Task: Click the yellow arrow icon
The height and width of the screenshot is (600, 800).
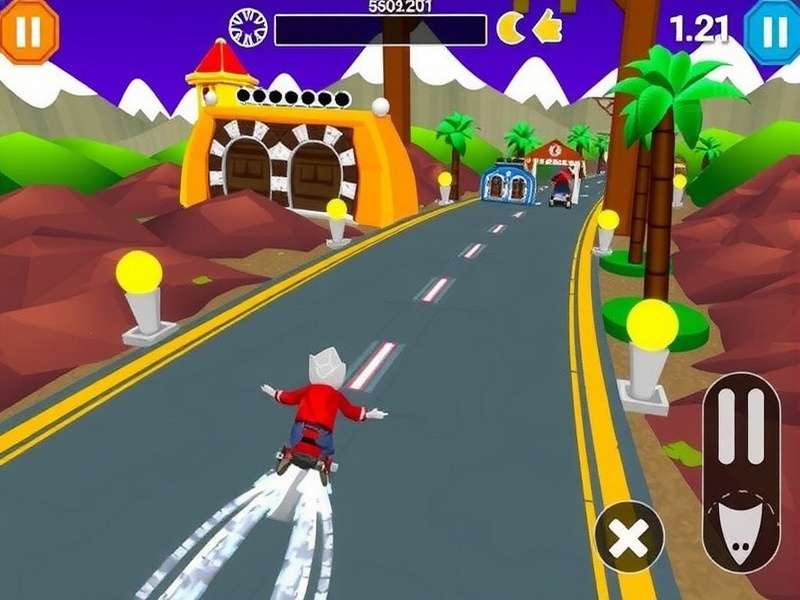Action: (547, 27)
